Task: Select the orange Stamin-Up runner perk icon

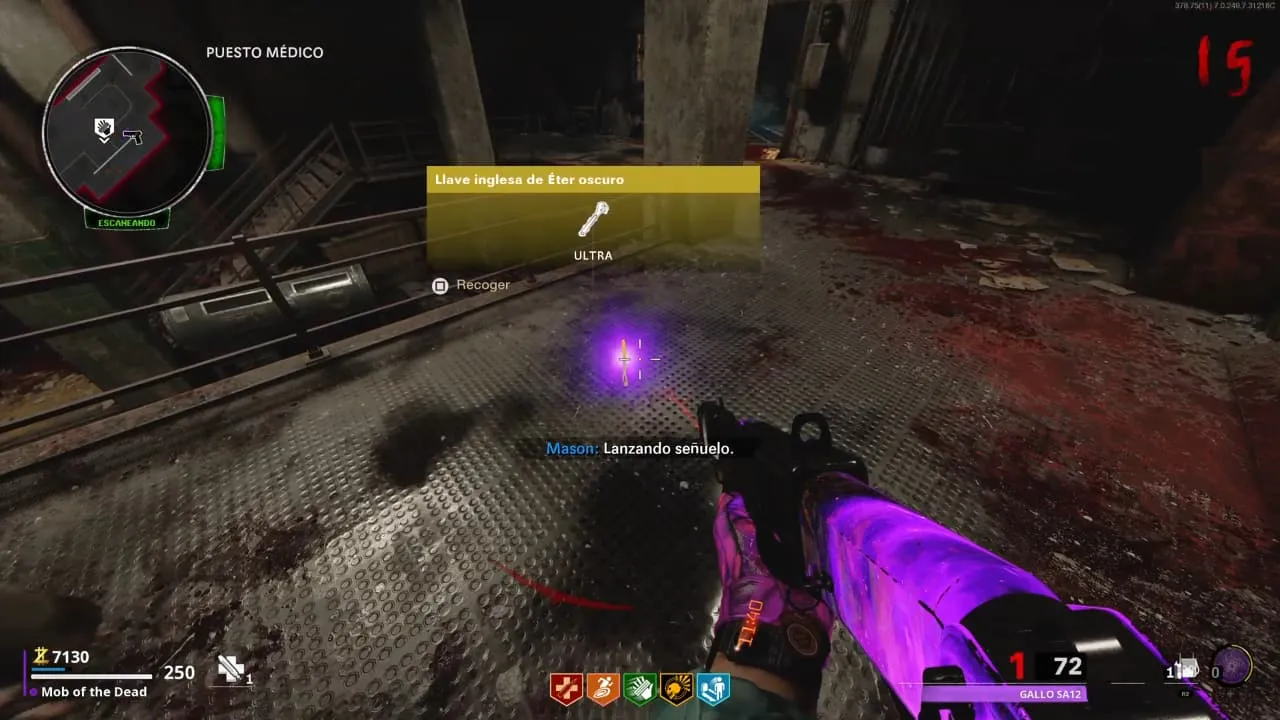Action: 603,689
